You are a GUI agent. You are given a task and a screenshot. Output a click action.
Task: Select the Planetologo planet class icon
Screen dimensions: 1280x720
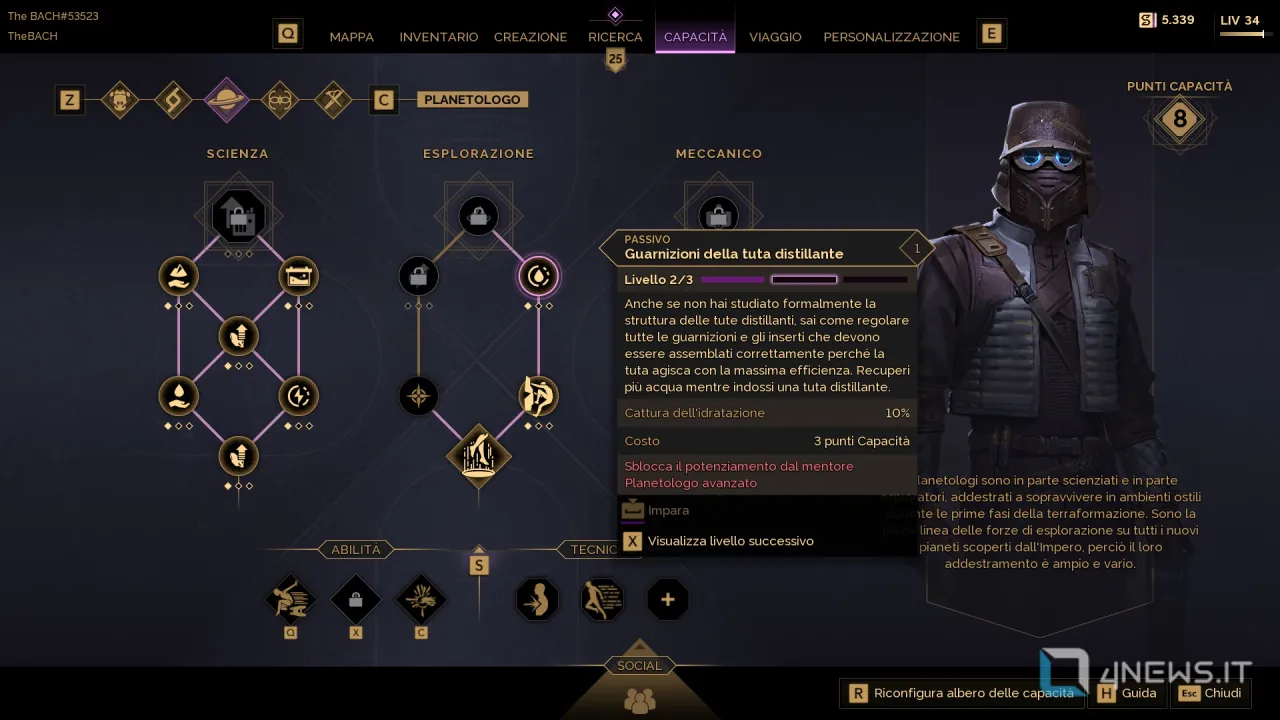[226, 100]
